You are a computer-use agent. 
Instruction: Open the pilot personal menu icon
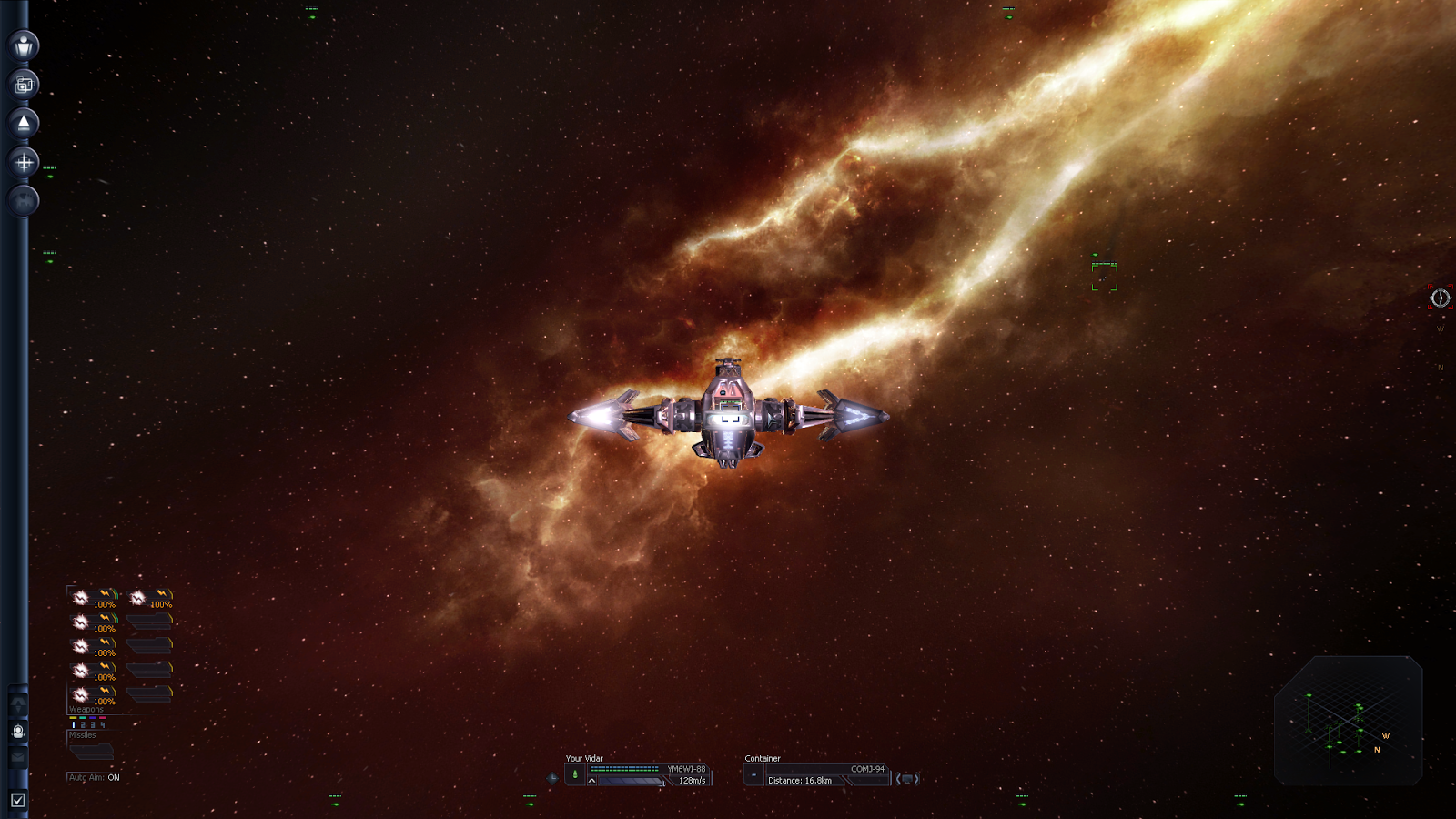24,45
